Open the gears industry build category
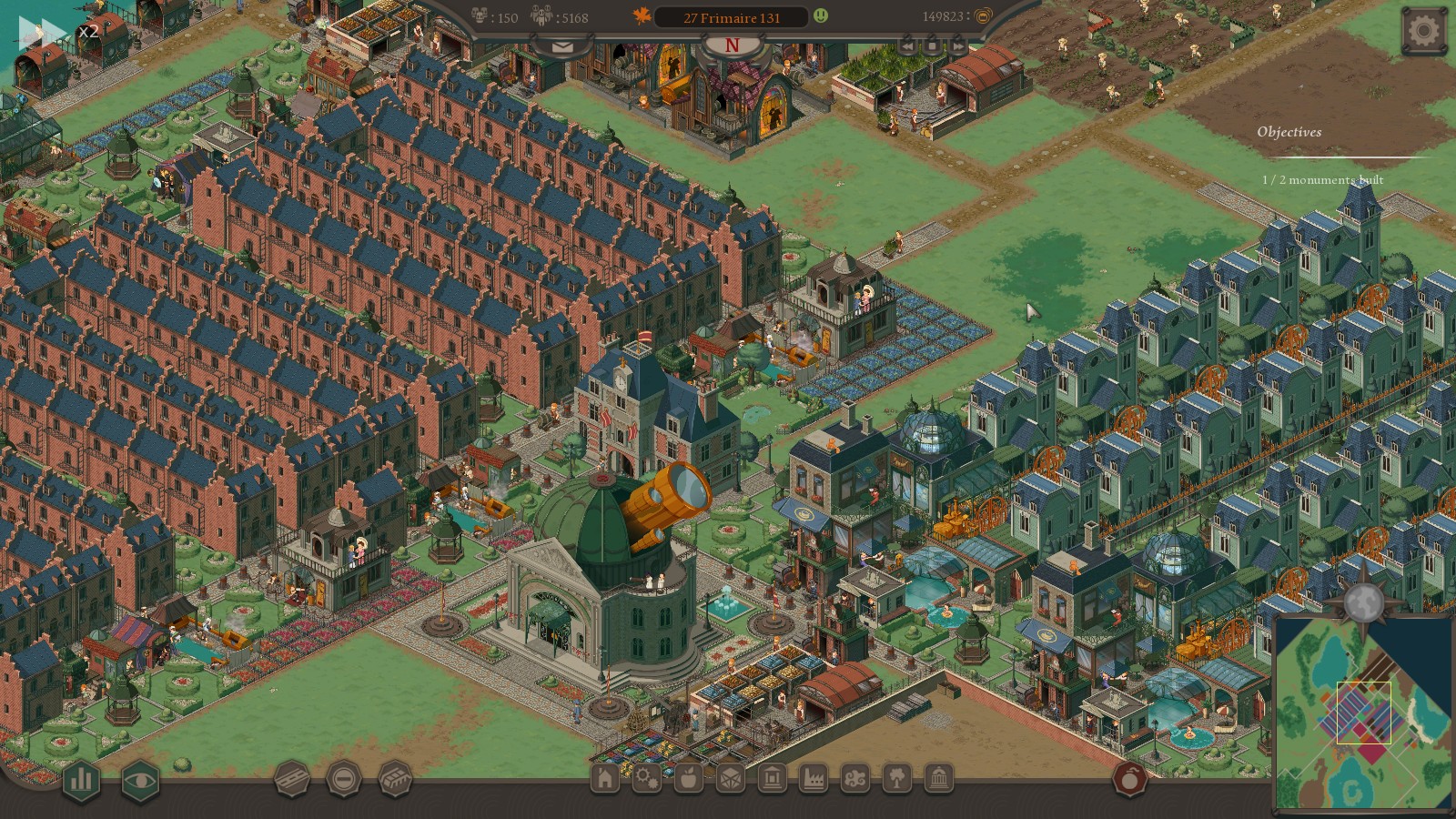Image resolution: width=1456 pixels, height=819 pixels. pos(646,778)
